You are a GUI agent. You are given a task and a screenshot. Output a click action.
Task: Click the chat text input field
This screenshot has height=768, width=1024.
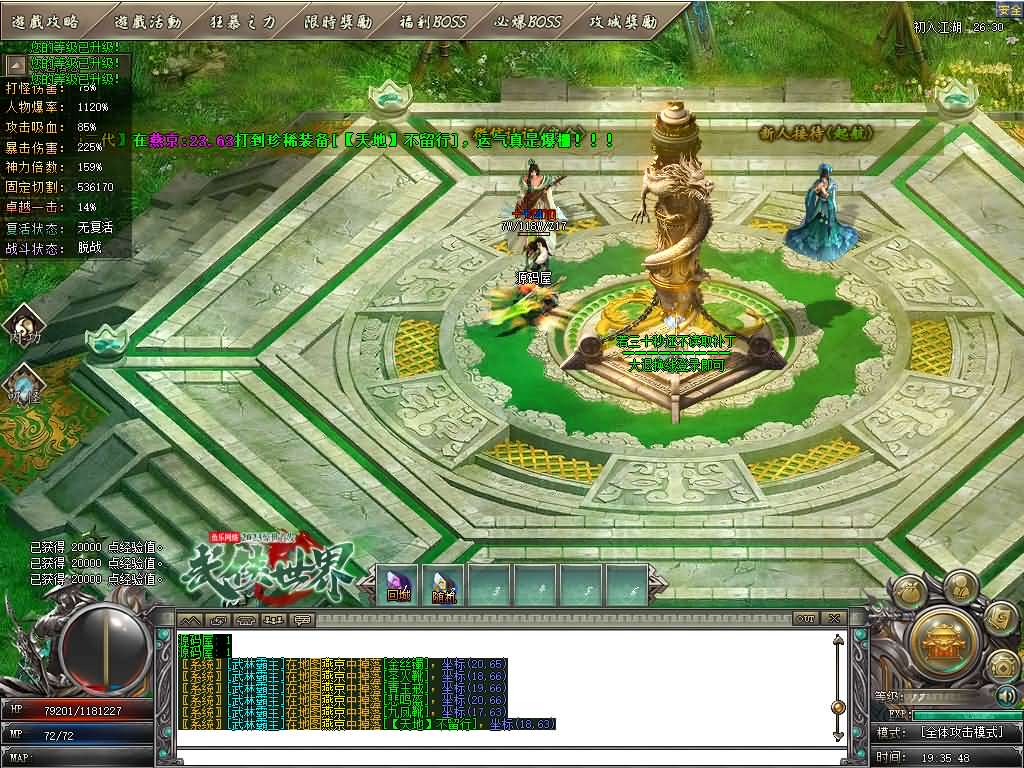(500, 757)
